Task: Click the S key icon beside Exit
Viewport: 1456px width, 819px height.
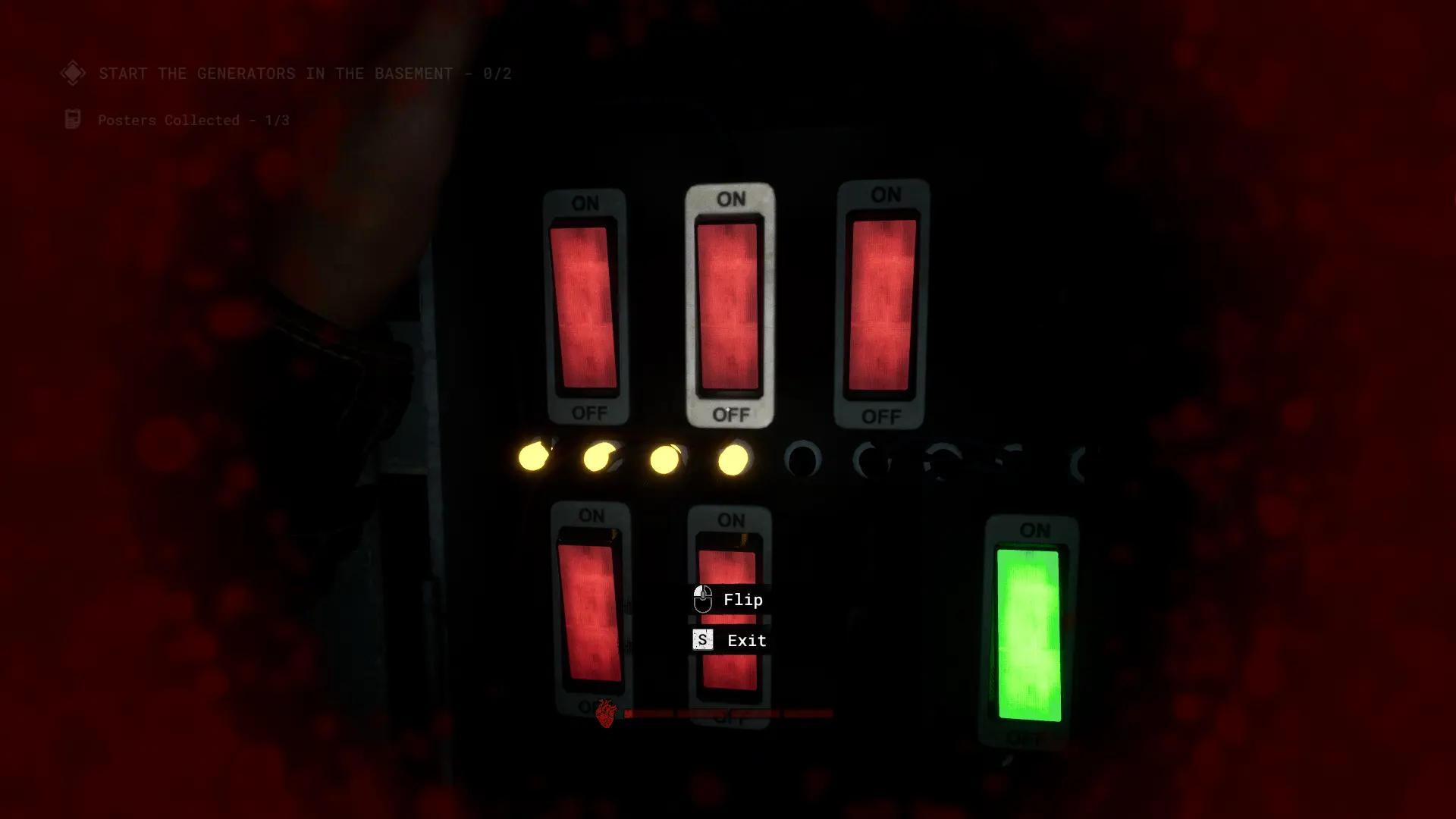Action: [x=701, y=640]
